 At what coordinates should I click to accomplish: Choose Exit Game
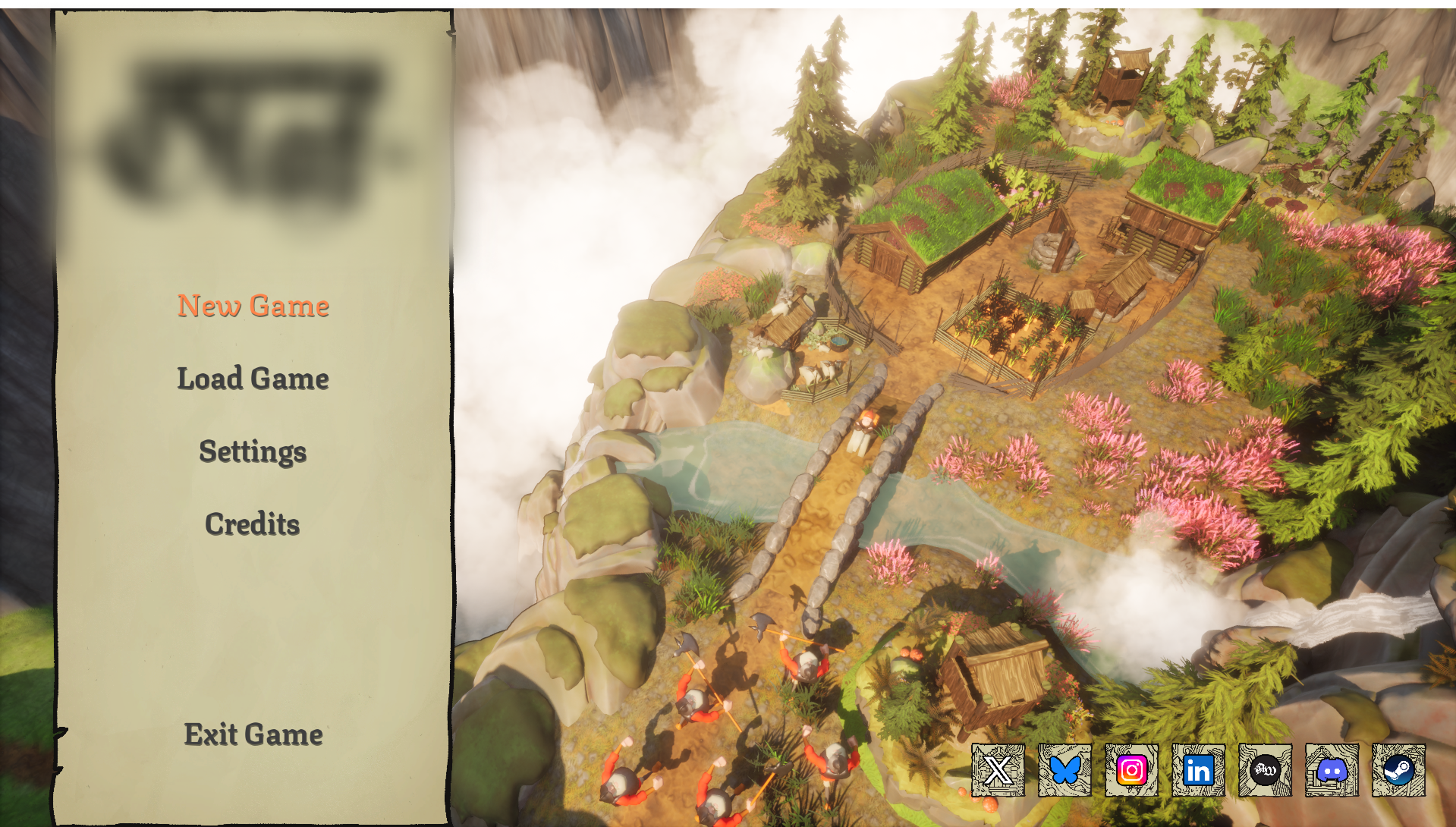tap(253, 734)
